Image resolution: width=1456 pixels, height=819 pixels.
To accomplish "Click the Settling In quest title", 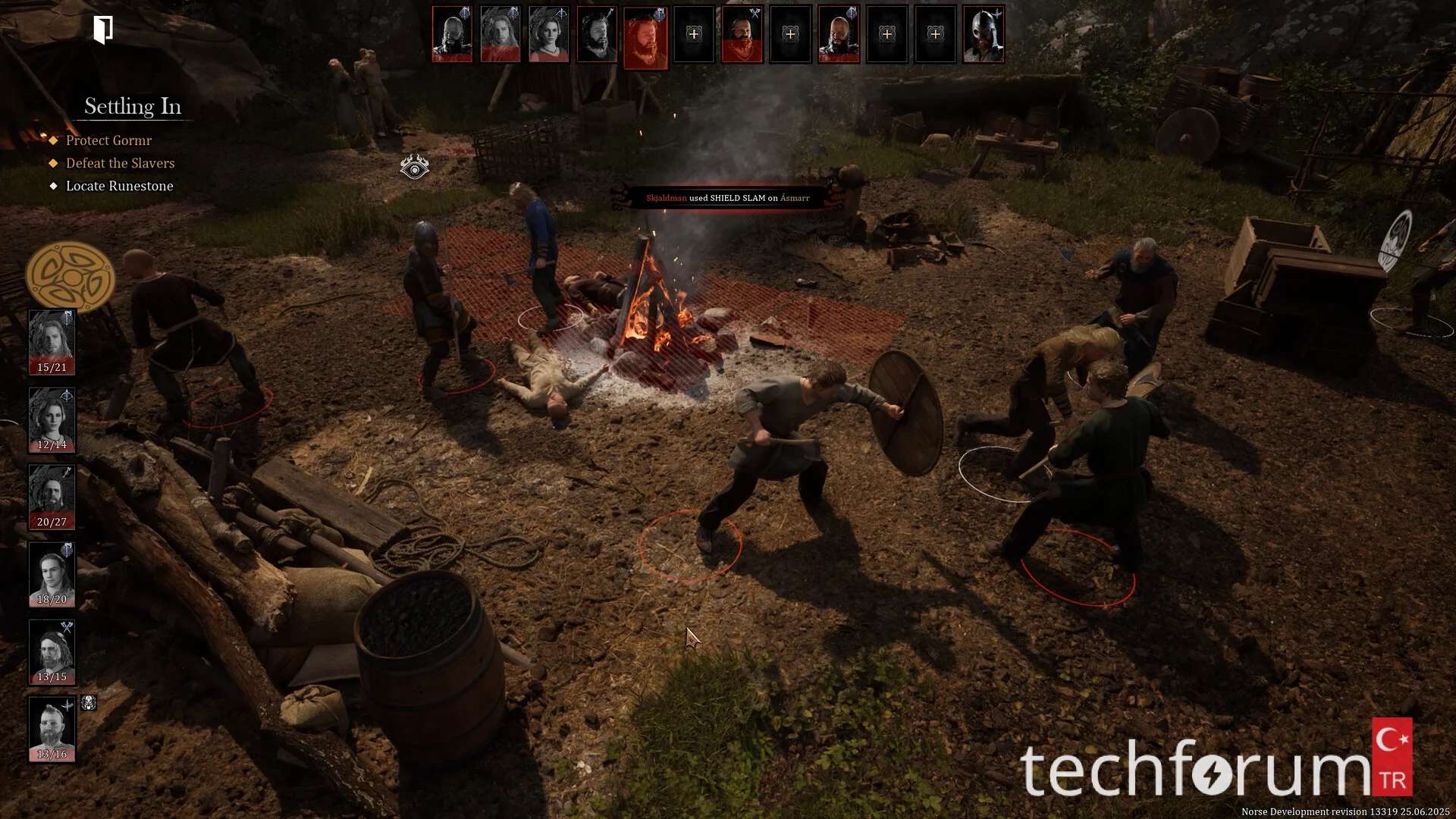I will [133, 106].
